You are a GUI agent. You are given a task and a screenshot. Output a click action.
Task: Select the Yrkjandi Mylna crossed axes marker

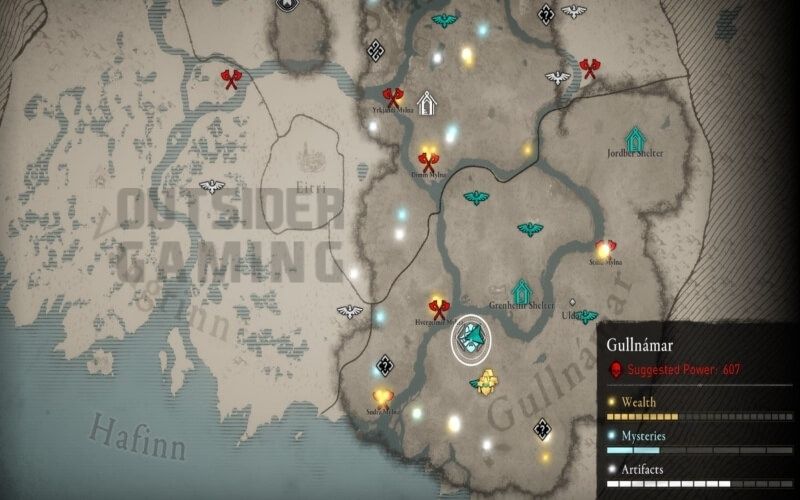(392, 97)
